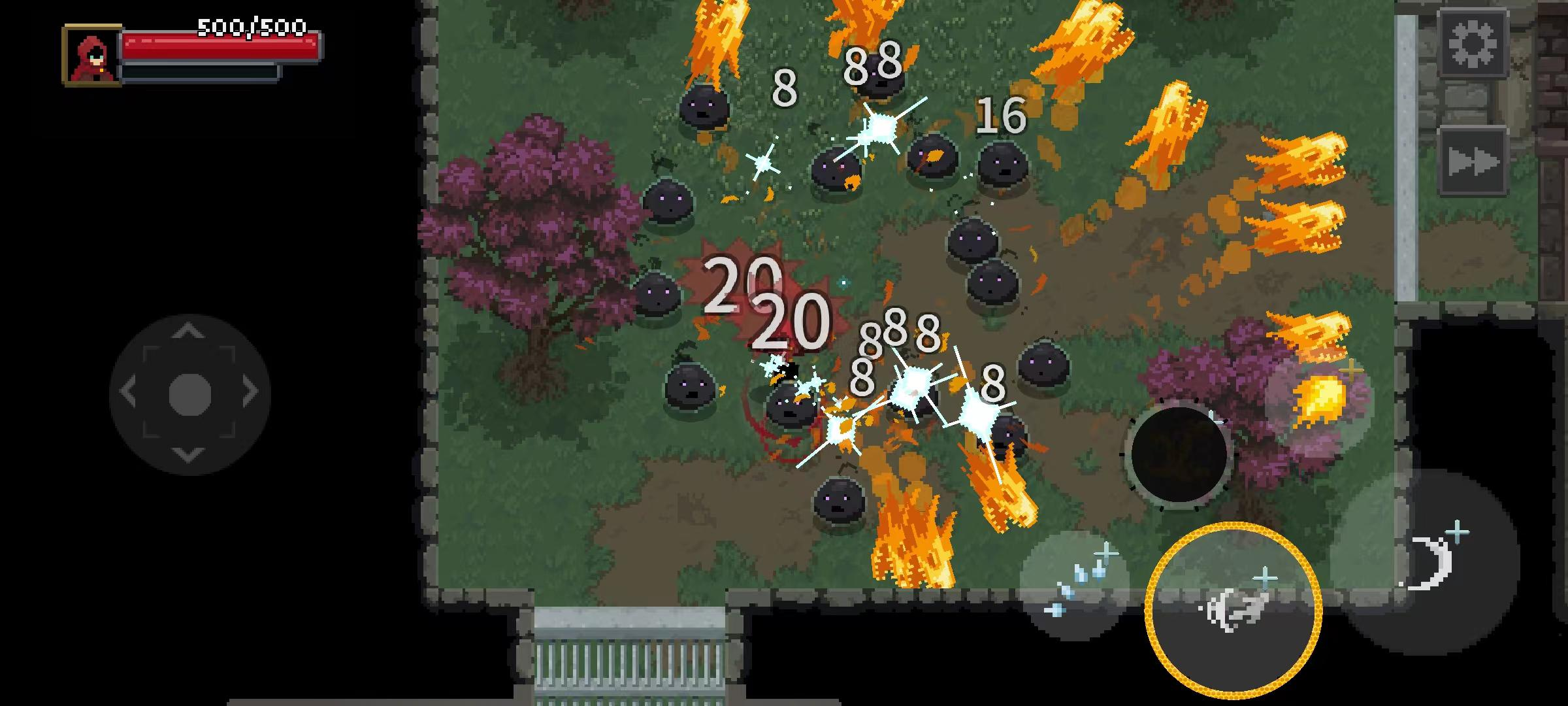Screen dimensions: 1568x706
Task: Tap the joystick's up arrow
Action: (189, 331)
